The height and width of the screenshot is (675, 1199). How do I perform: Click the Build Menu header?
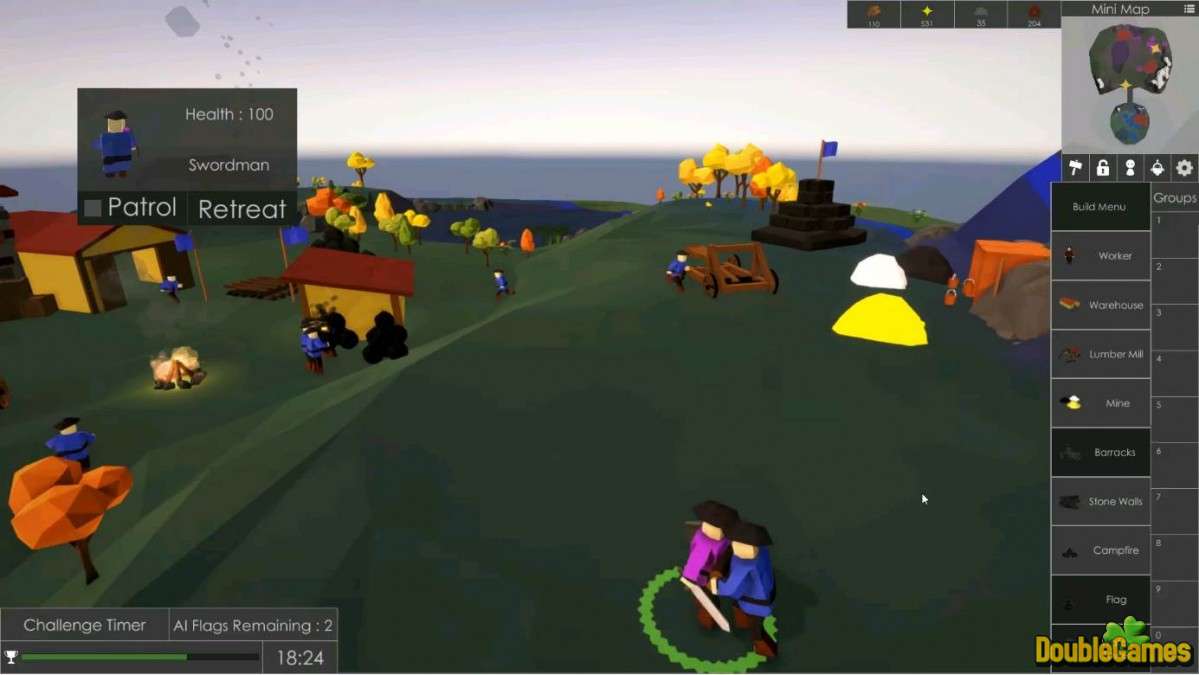point(1100,207)
